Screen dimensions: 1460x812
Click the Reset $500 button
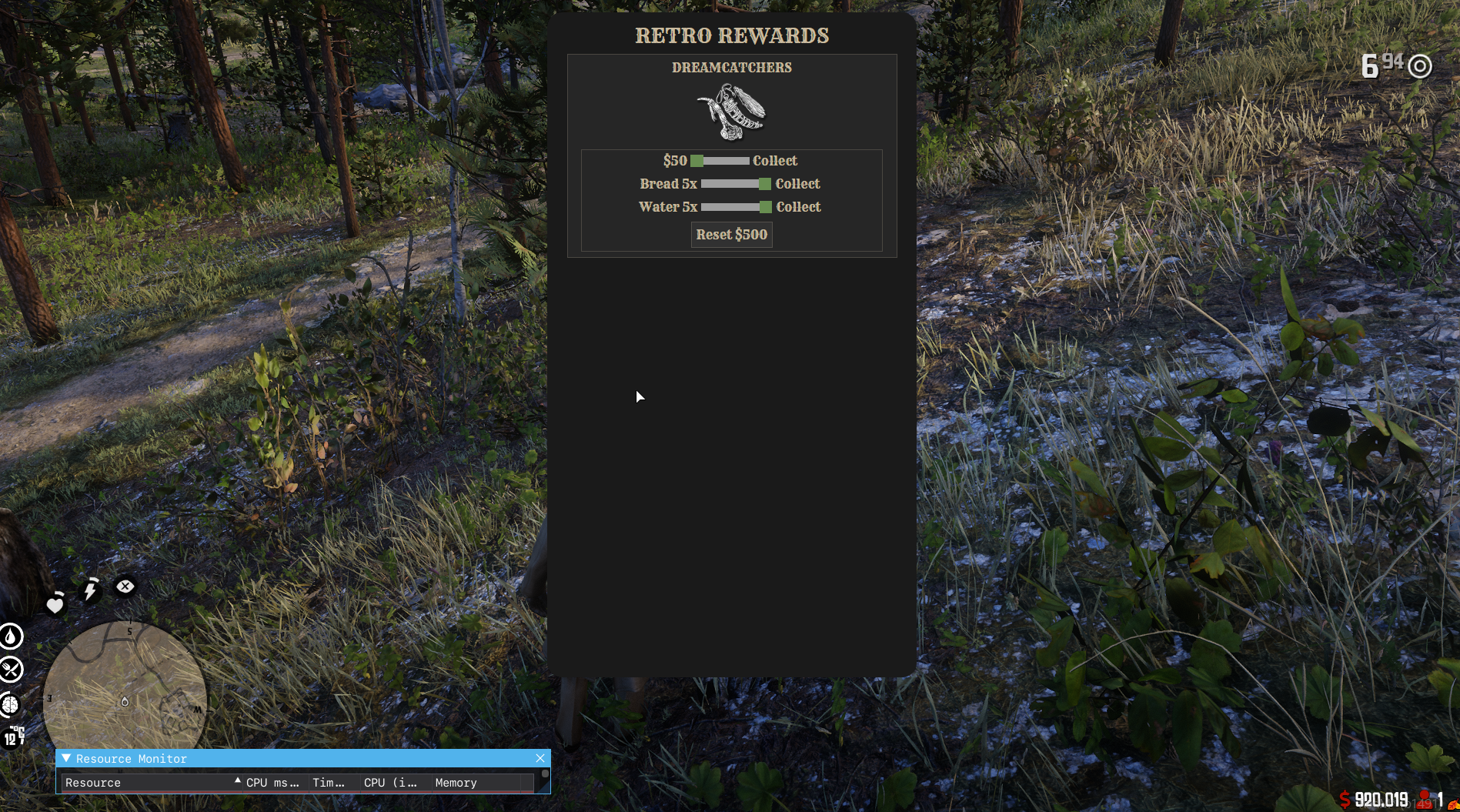pos(731,235)
